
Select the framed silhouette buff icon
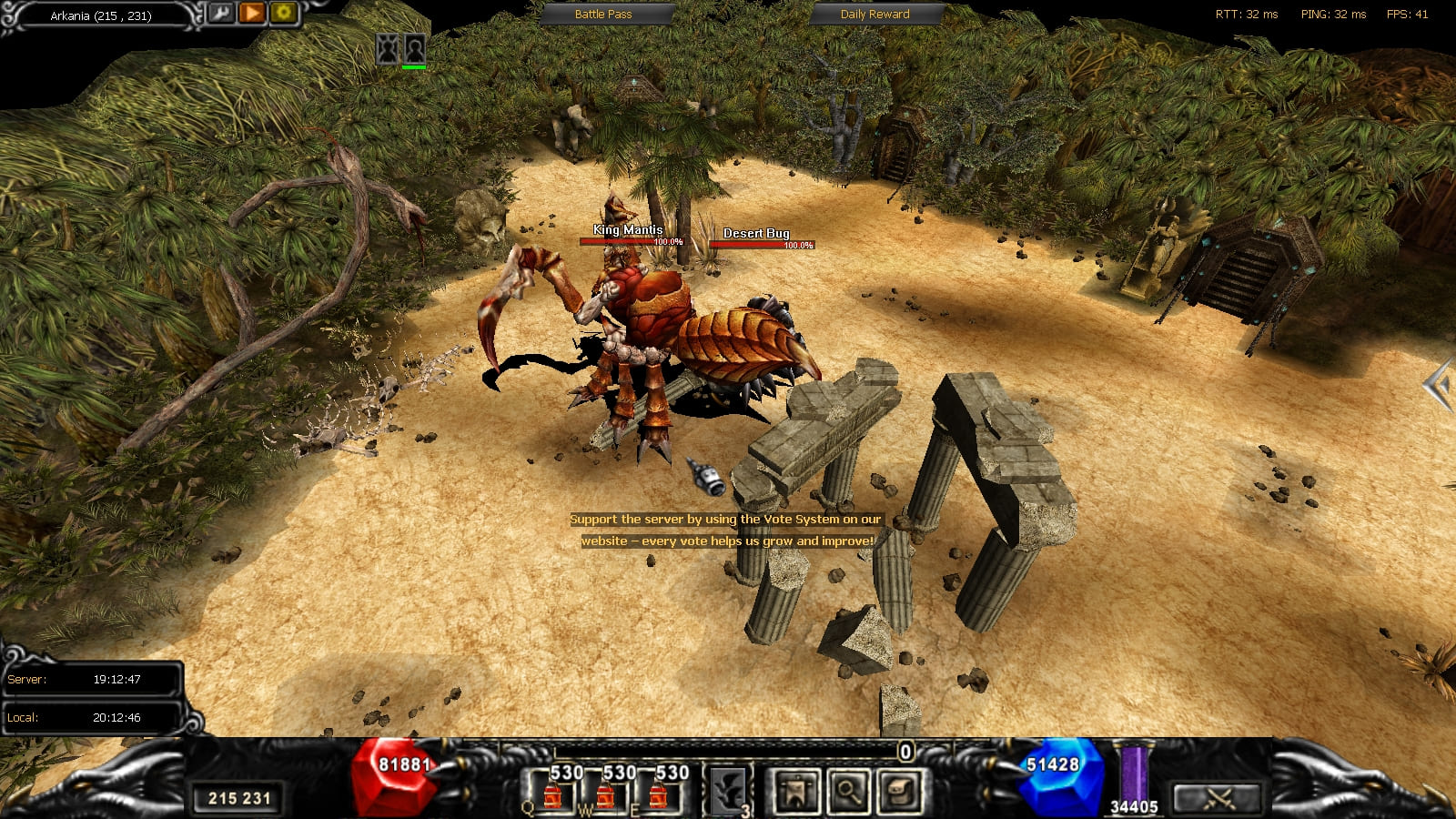click(x=389, y=48)
